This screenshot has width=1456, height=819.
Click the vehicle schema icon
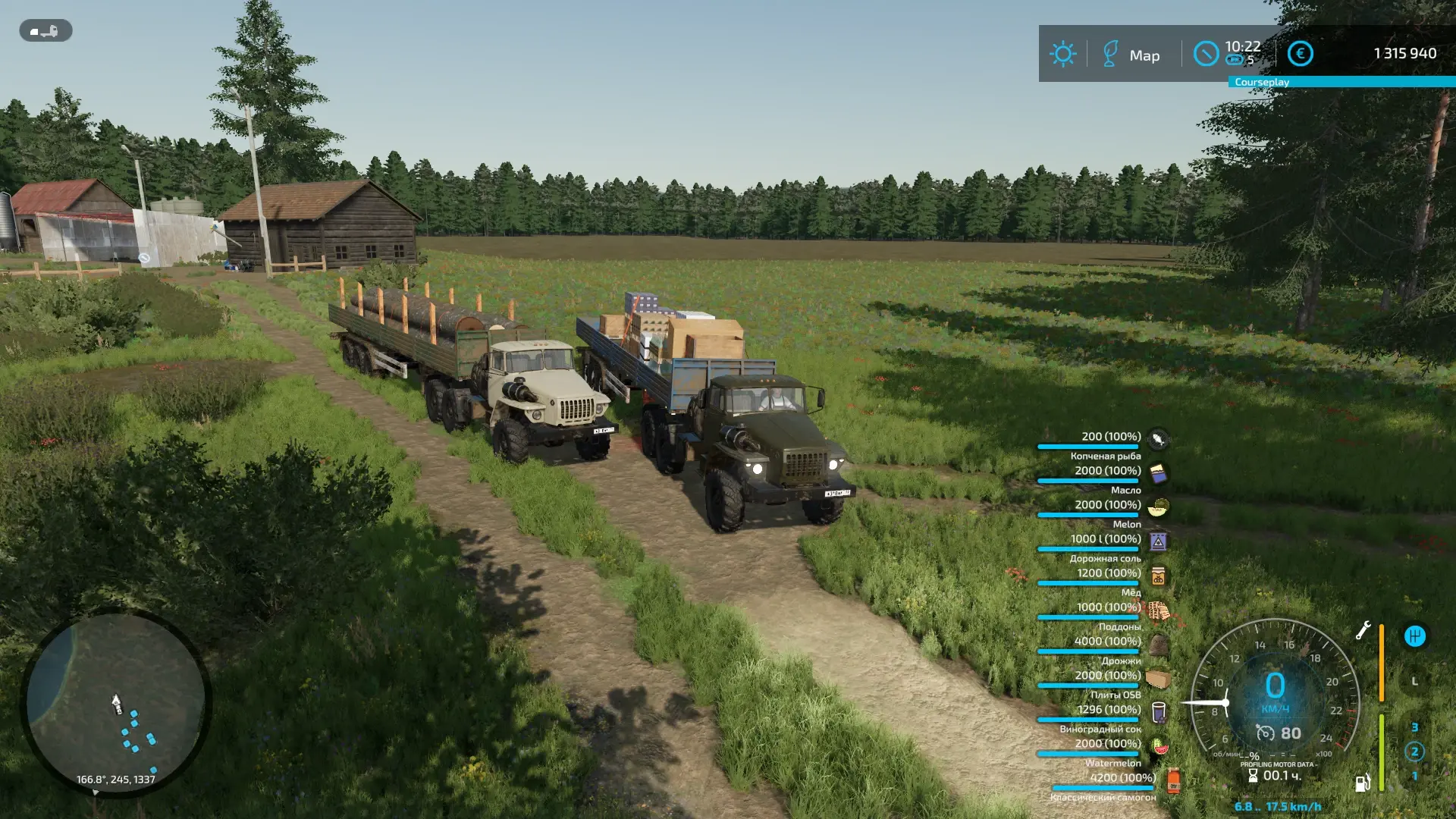[45, 31]
